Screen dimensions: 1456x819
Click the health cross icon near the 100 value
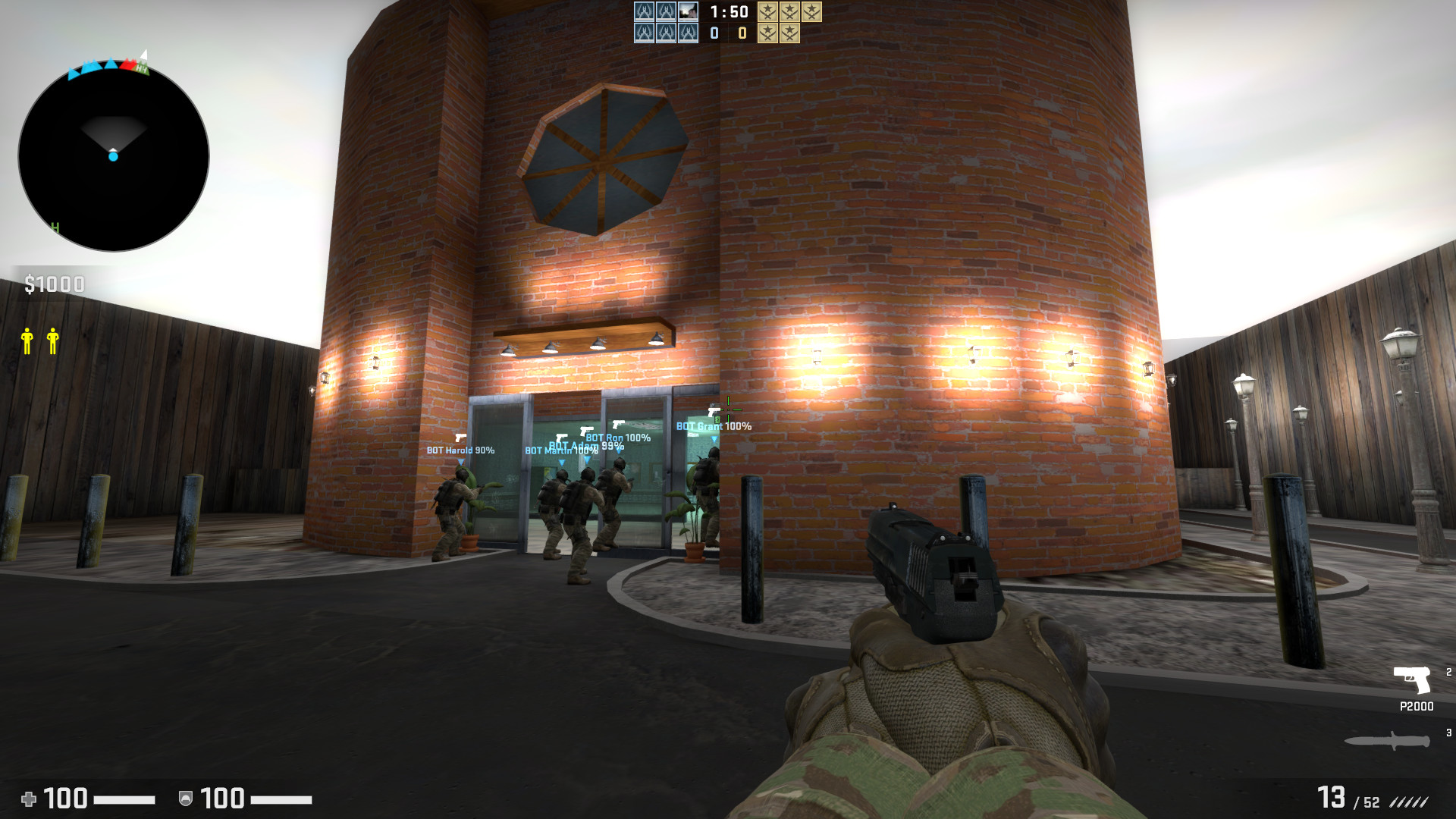point(30,799)
